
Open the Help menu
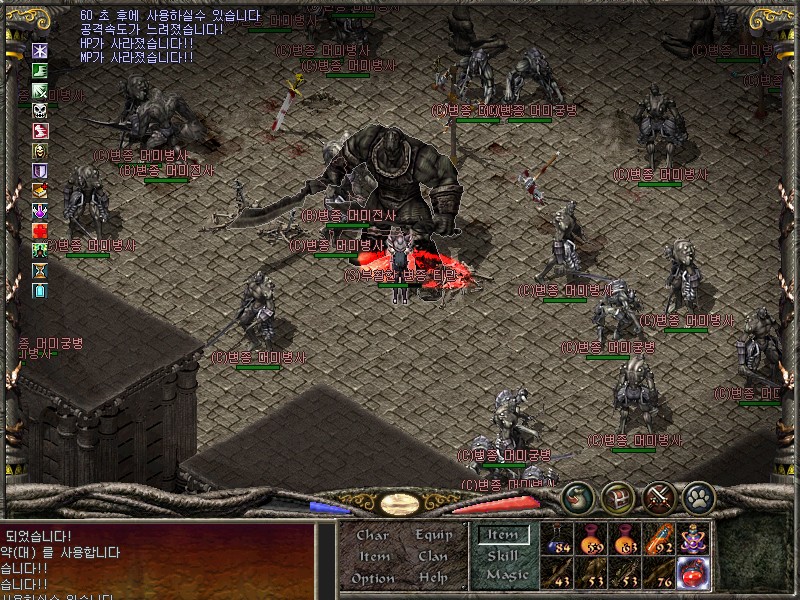(x=433, y=578)
